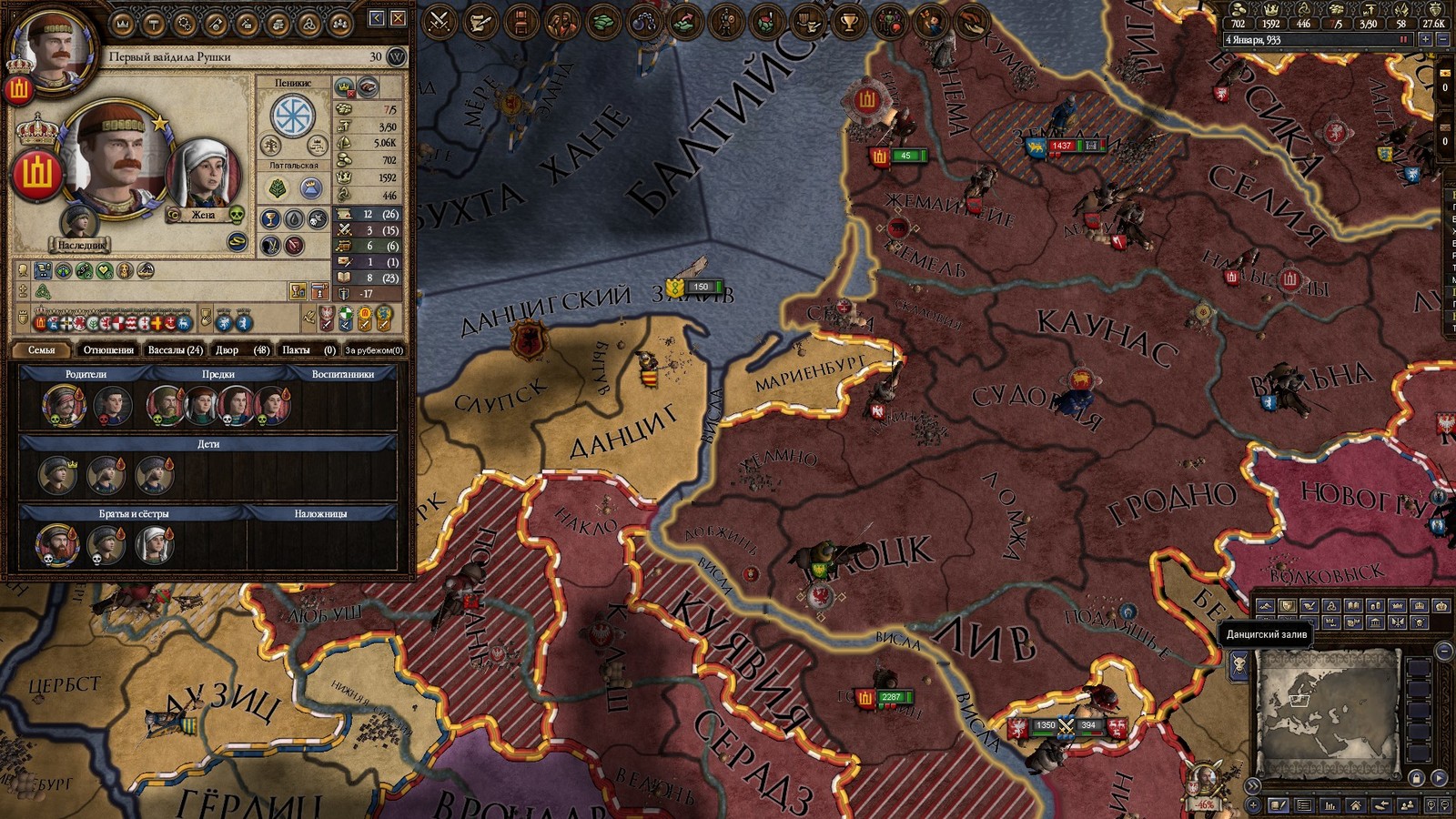Open the ball-and-chain intrigue menu
The width and height of the screenshot is (1456, 819).
point(644,20)
